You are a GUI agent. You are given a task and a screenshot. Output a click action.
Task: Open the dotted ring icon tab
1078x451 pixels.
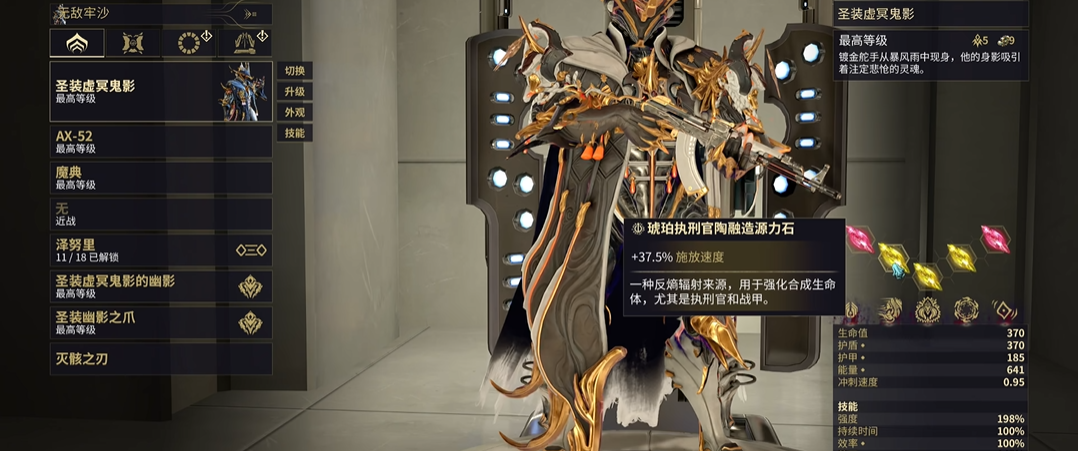point(189,43)
